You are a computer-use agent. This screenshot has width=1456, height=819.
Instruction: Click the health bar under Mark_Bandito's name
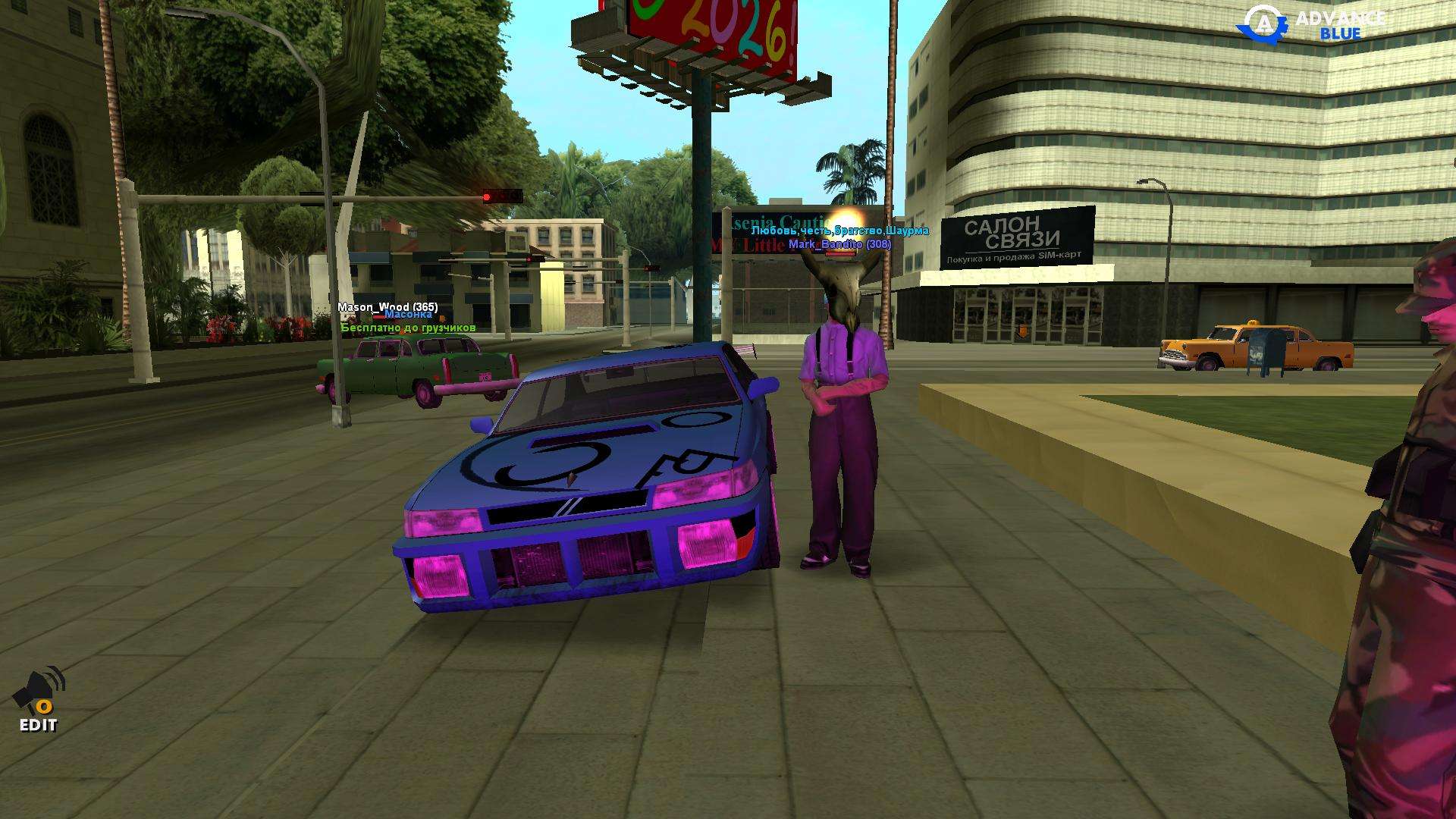(840, 254)
